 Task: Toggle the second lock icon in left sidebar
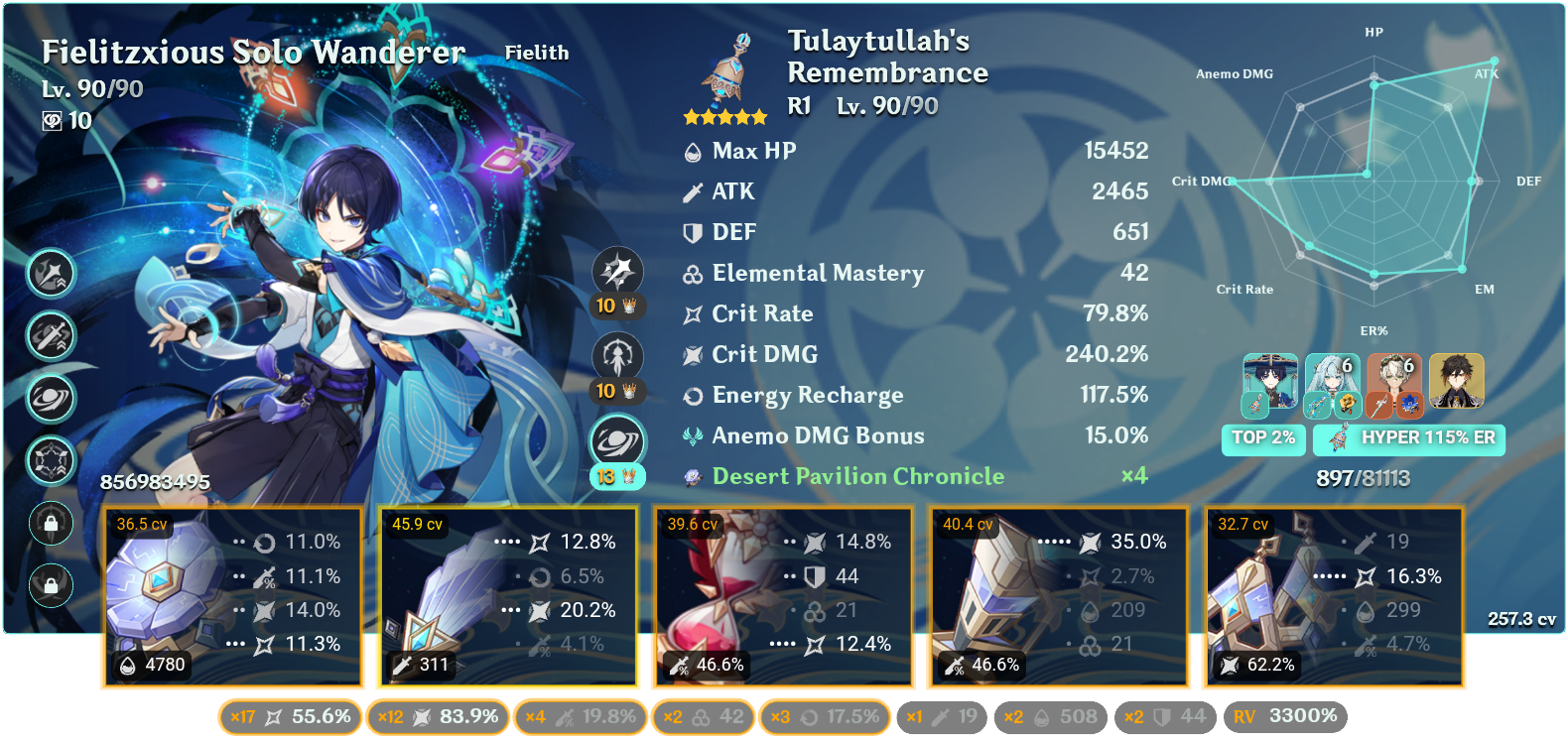point(51,585)
